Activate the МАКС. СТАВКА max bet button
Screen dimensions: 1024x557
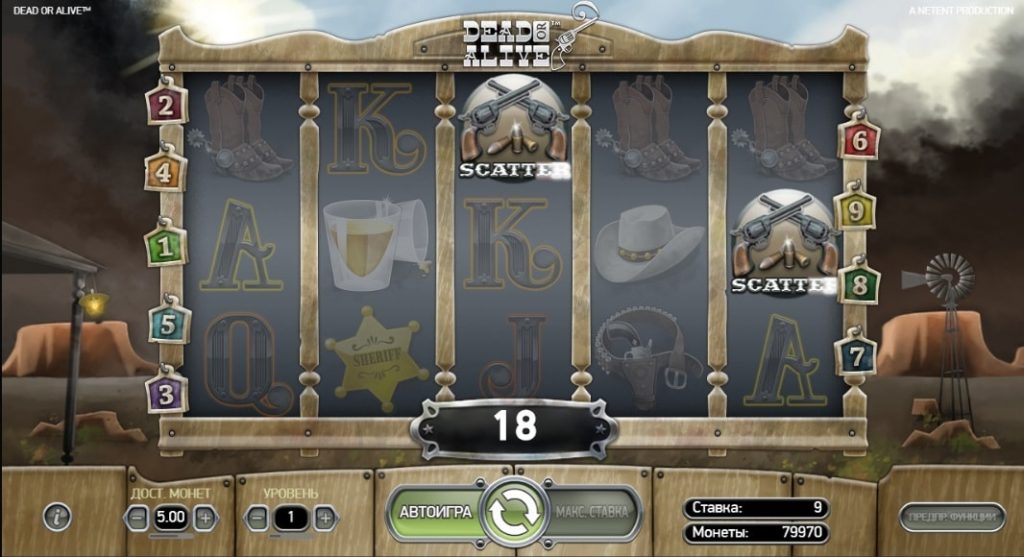(x=592, y=512)
